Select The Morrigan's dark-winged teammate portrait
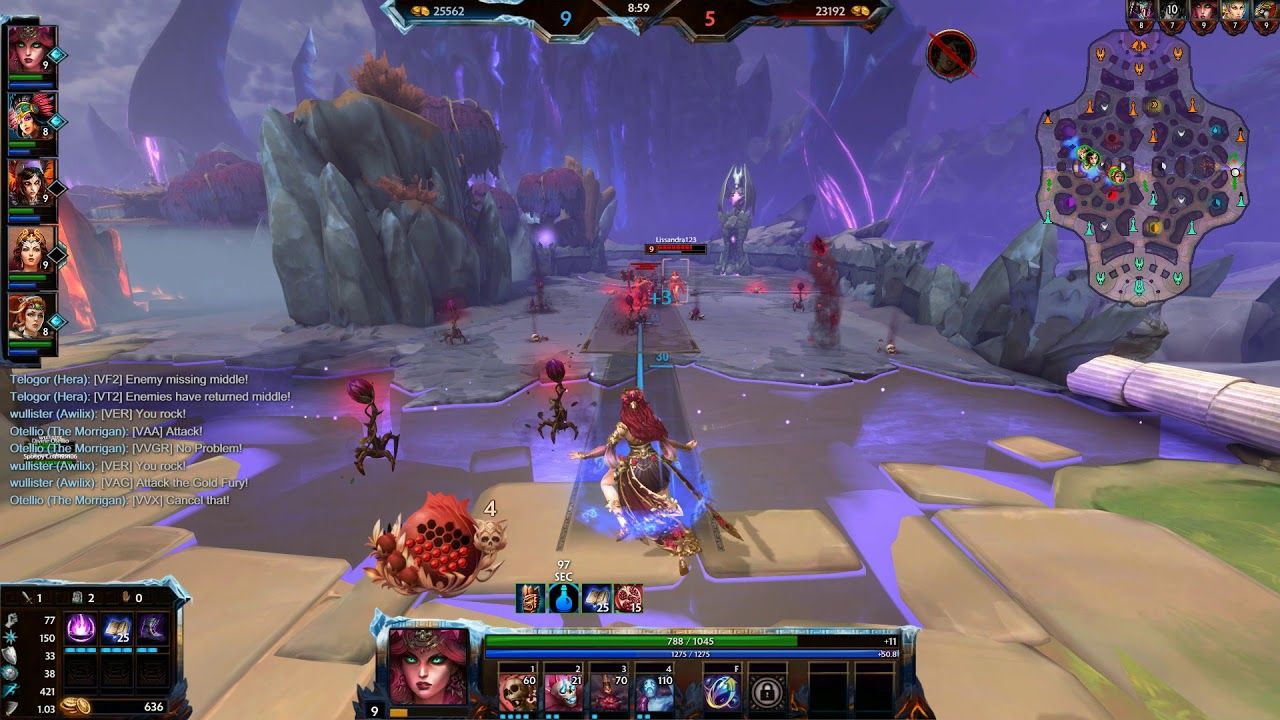1280x720 pixels. 31,183
